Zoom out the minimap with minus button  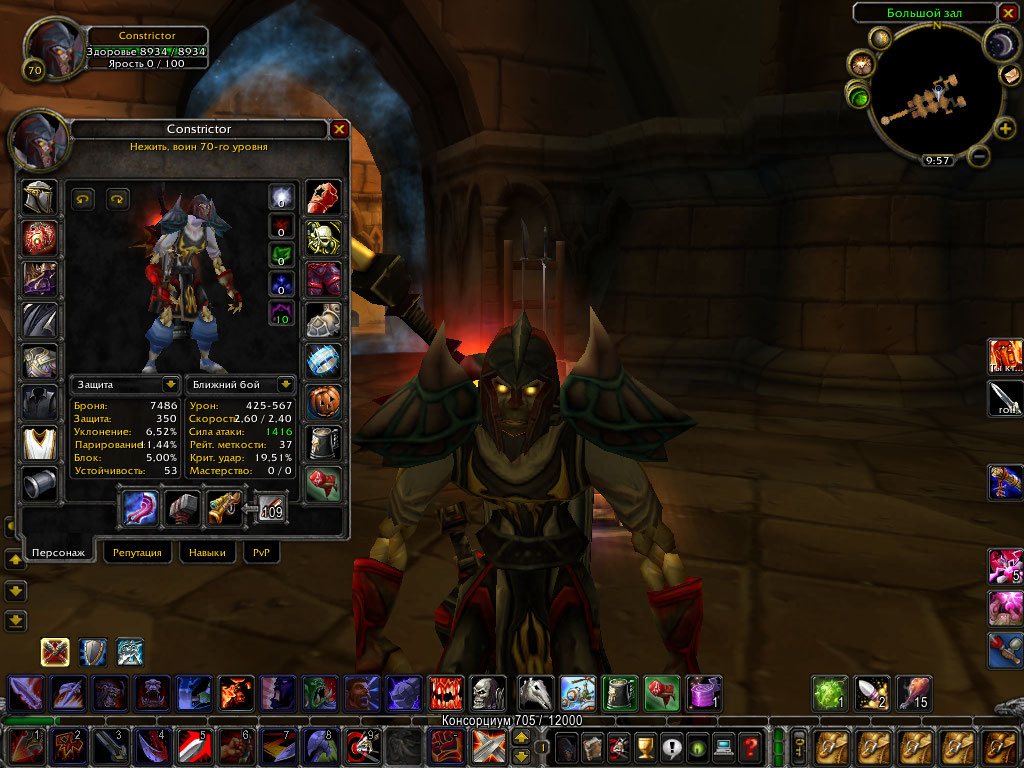click(x=980, y=156)
